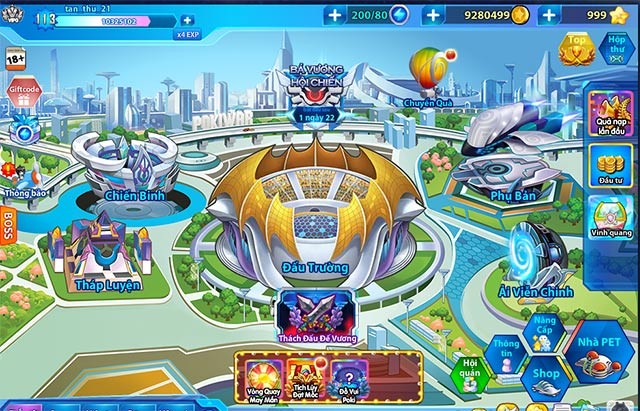Viewport: 640px width, 411px height.
Task: Add gold with the plus button beside 9280499
Action: pos(433,15)
